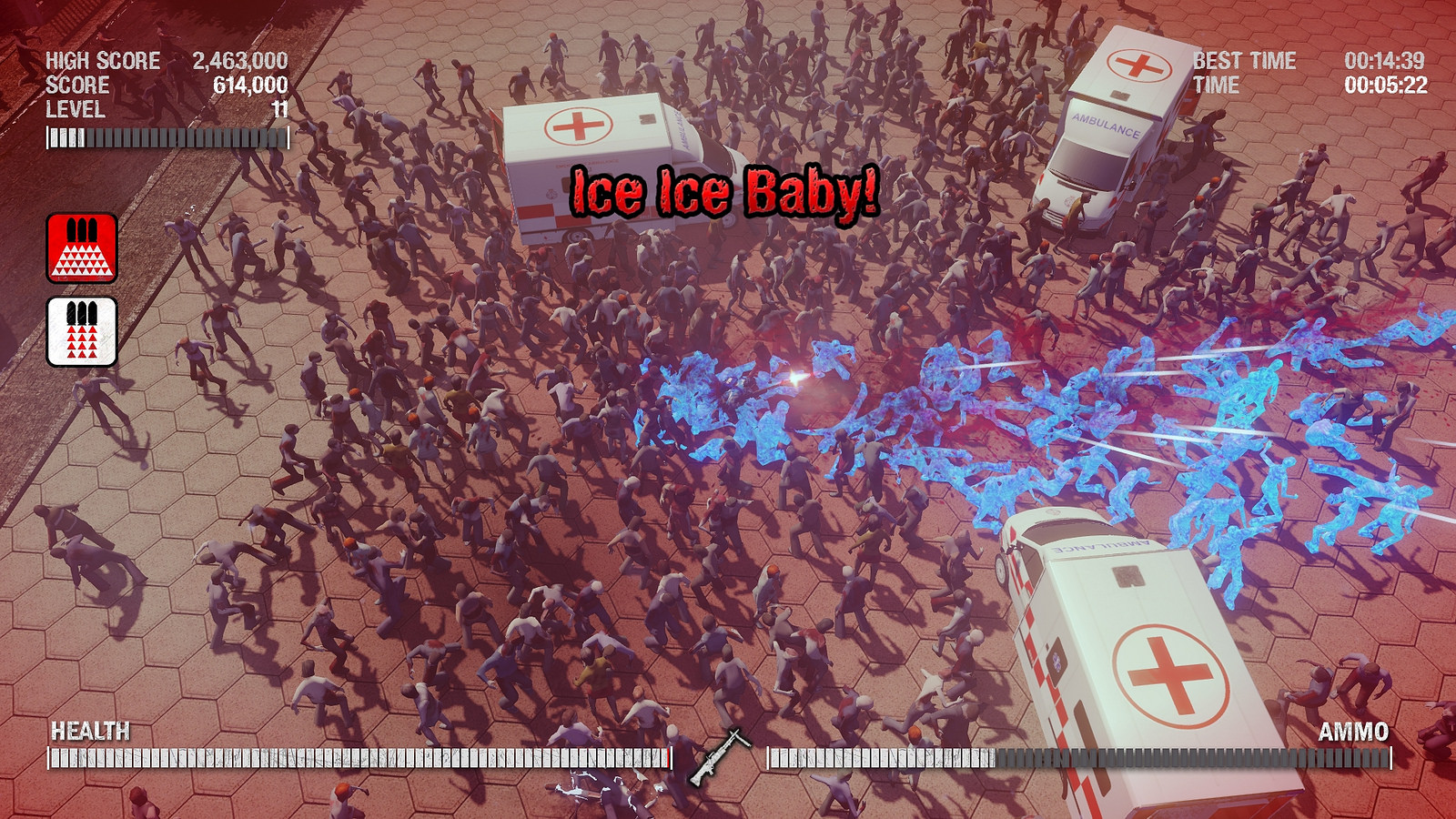Click the HIGH SCORE value 2,463,000
Screen dimensions: 1456x819
click(x=238, y=63)
